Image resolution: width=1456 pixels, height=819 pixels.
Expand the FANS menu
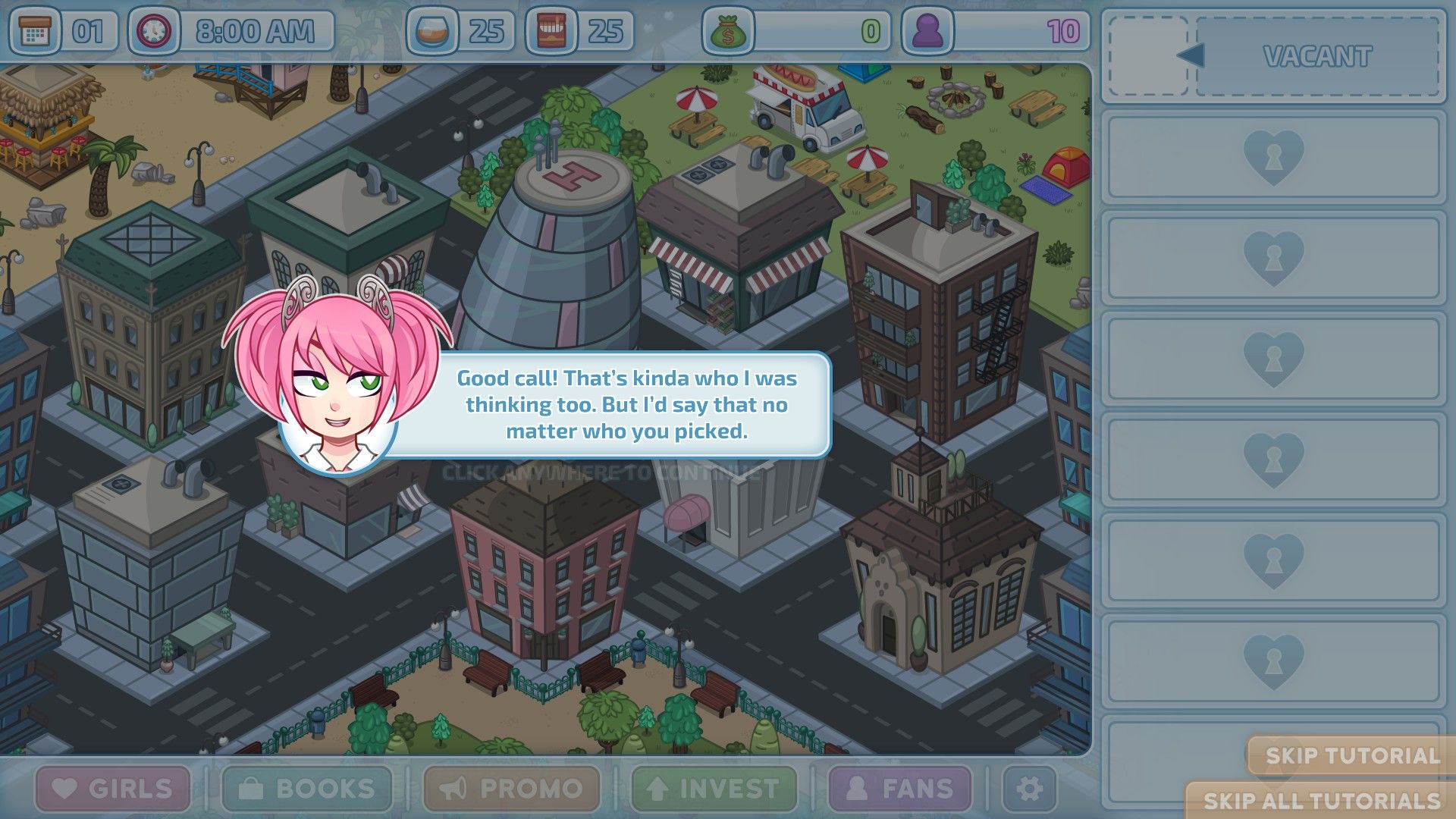pos(904,787)
